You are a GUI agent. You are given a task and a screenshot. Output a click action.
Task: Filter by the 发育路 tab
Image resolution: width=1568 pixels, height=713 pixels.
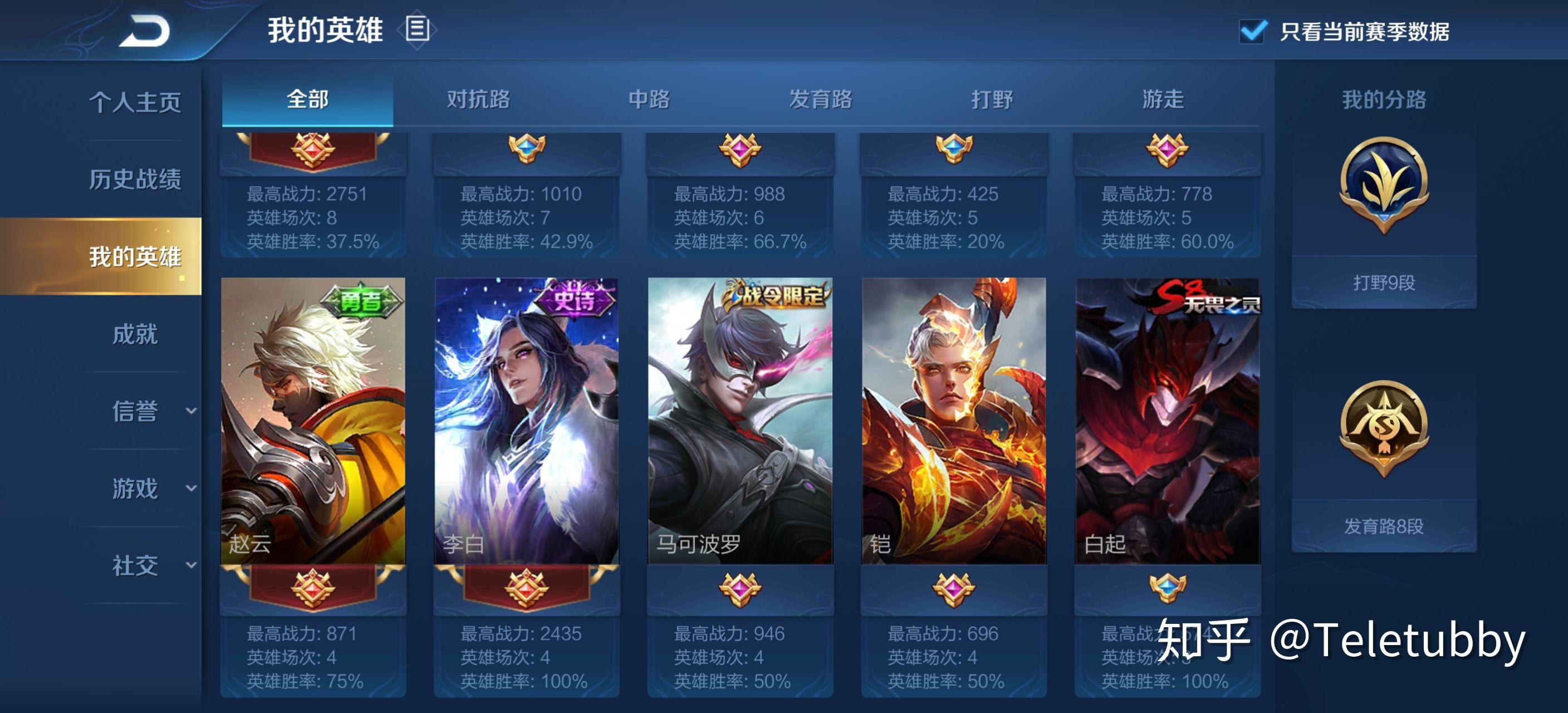coord(821,99)
